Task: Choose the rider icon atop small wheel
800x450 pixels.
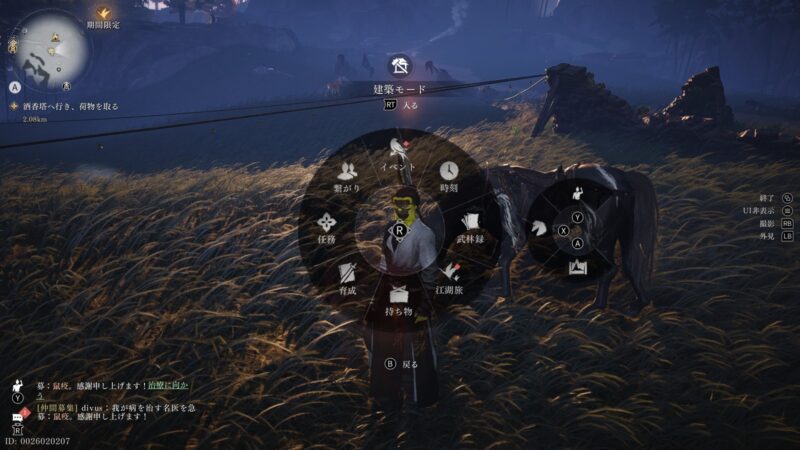Action: point(577,191)
